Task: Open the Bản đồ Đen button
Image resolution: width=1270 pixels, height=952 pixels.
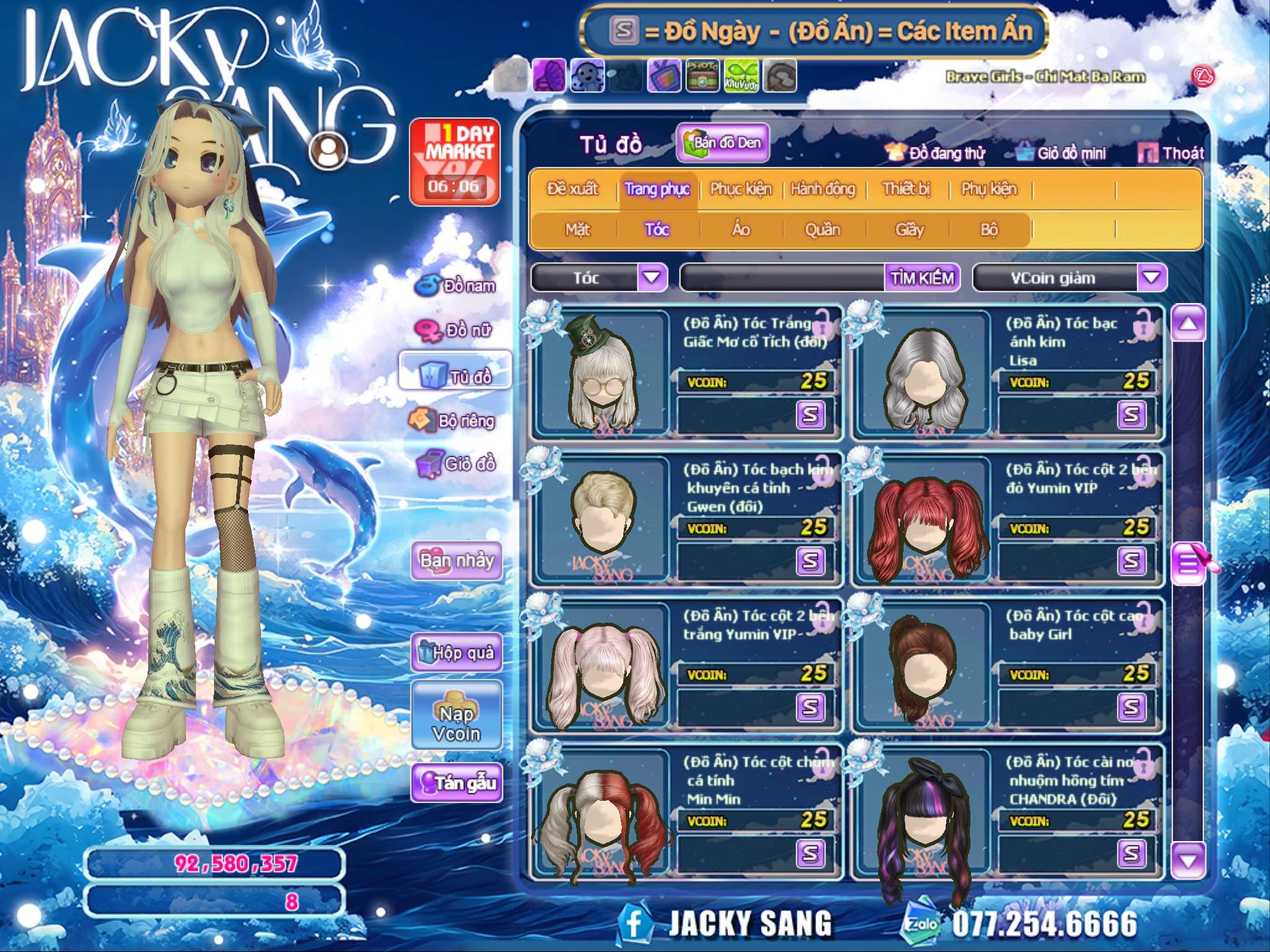Action: click(x=722, y=143)
